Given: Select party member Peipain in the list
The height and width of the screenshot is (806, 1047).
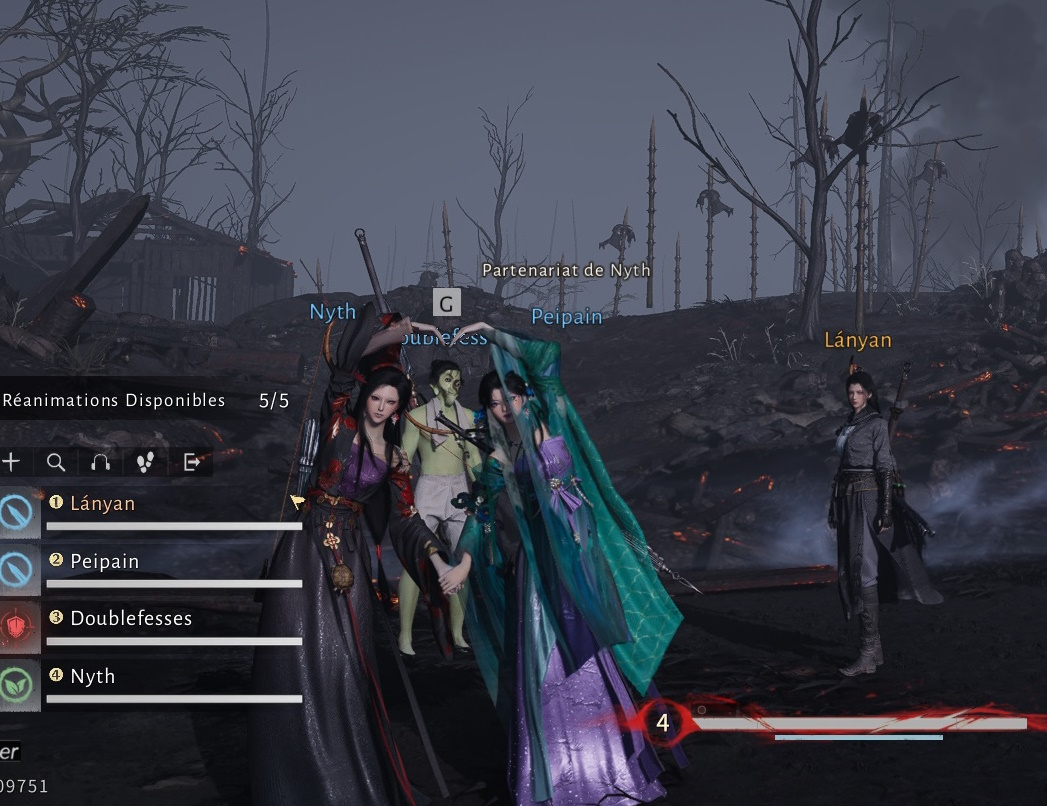Looking at the screenshot, I should (x=105, y=562).
